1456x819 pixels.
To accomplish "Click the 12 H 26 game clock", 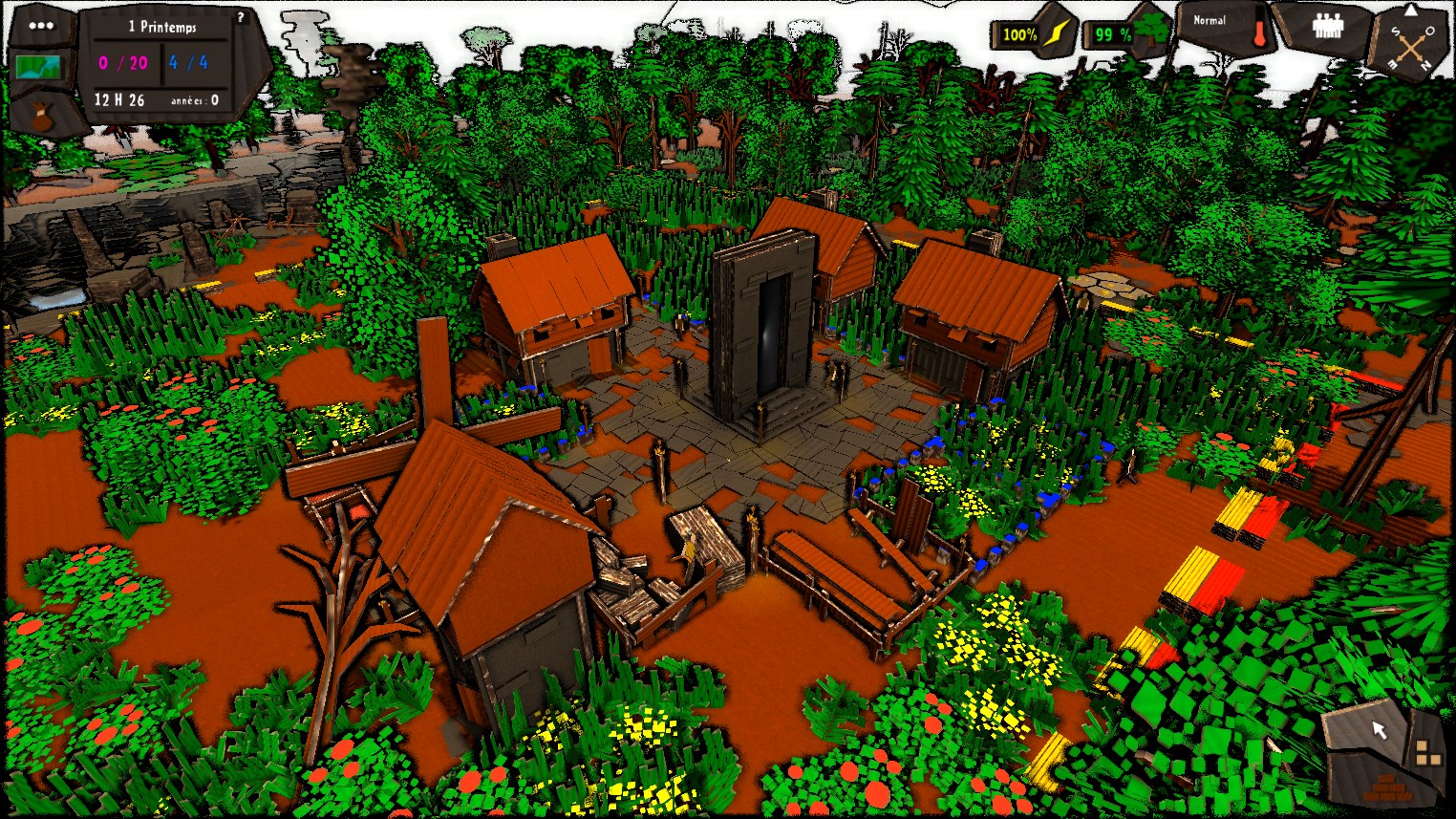I will click(119, 98).
